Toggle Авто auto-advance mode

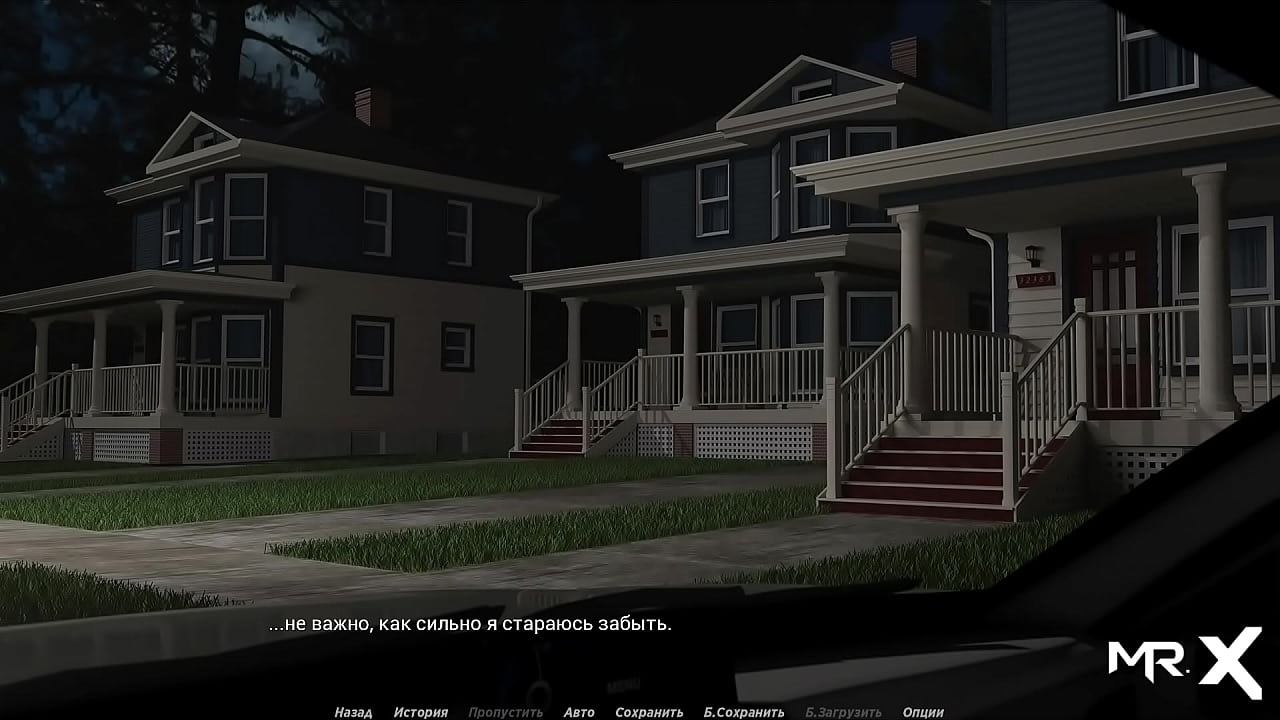pos(578,712)
